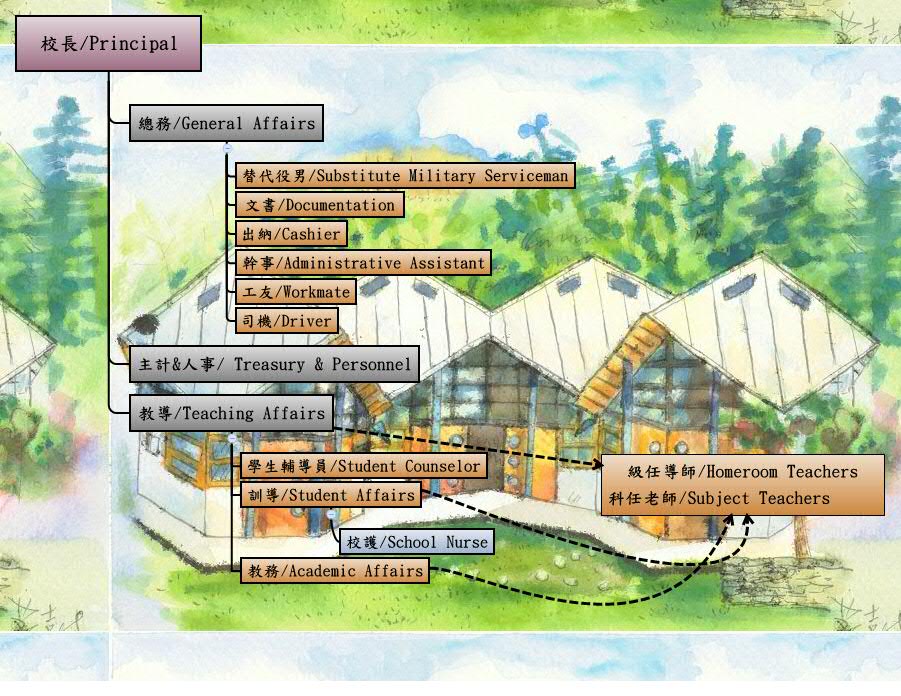Viewport: 901px width, 696px height.
Task: Choose the Workmate entry
Action: [296, 292]
